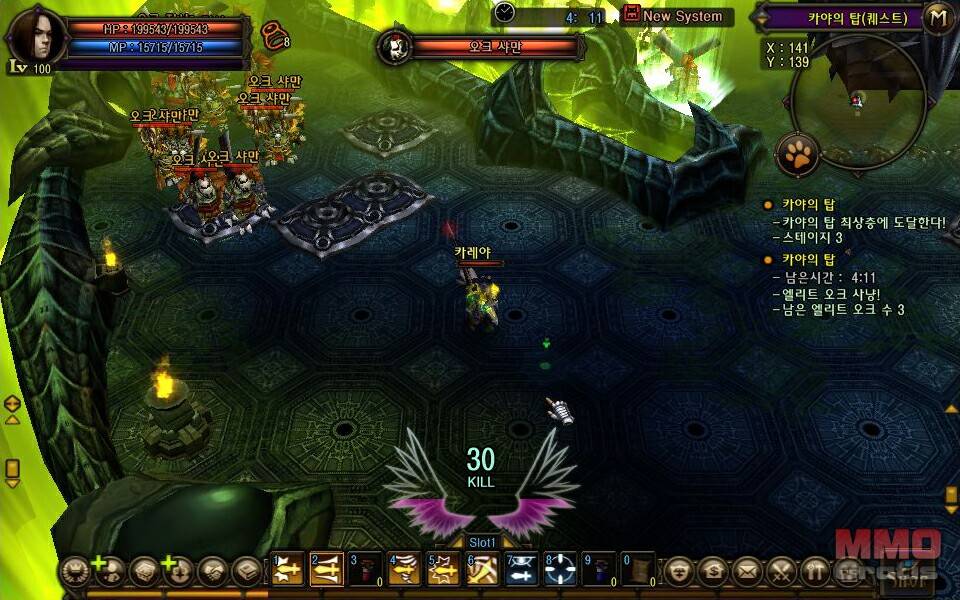
Task: Activate the skill in hotbar slot 1
Action: [x=287, y=568]
